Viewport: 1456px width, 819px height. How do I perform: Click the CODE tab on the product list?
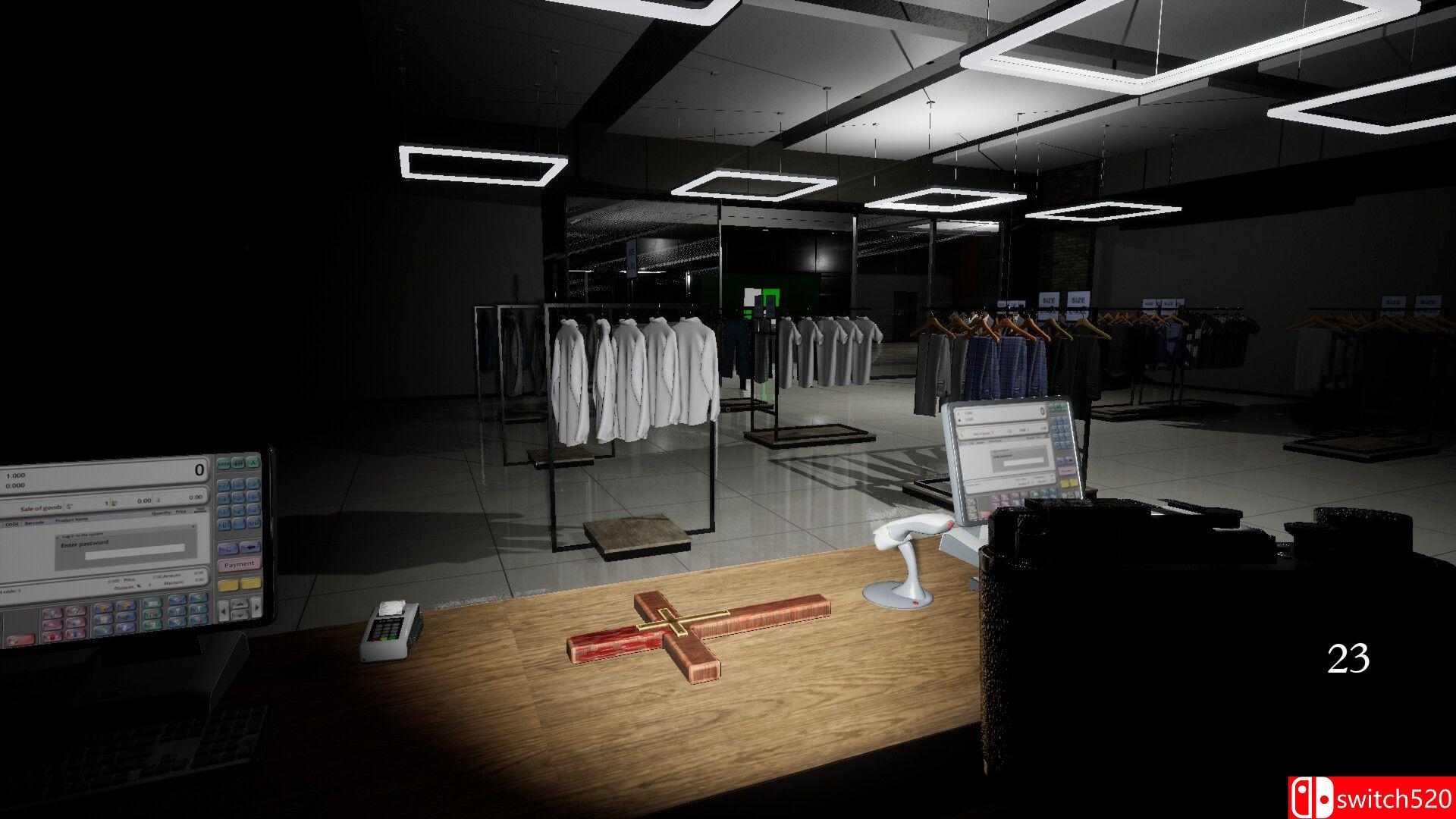click(11, 524)
